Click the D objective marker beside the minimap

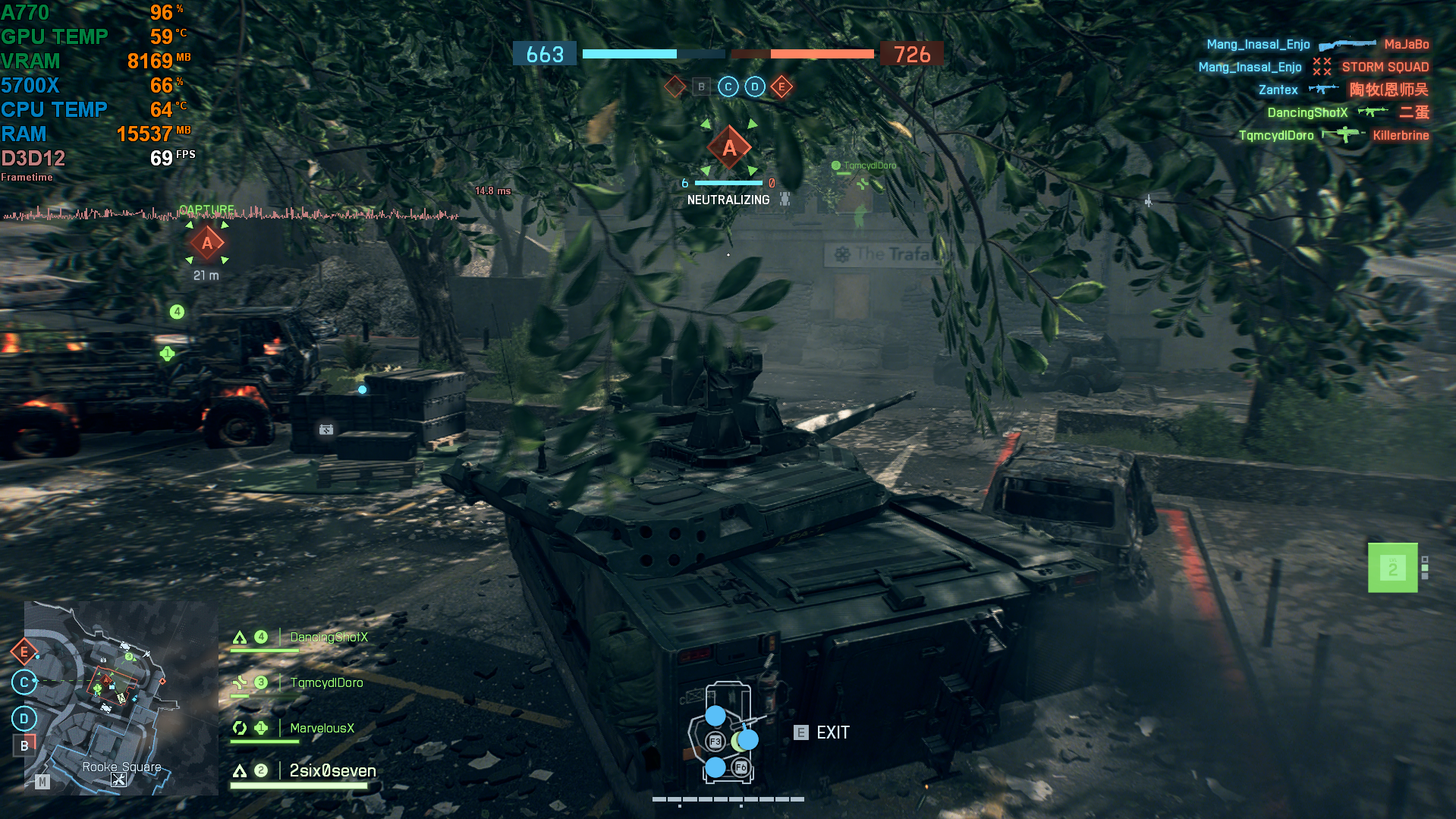pyautogui.click(x=24, y=718)
